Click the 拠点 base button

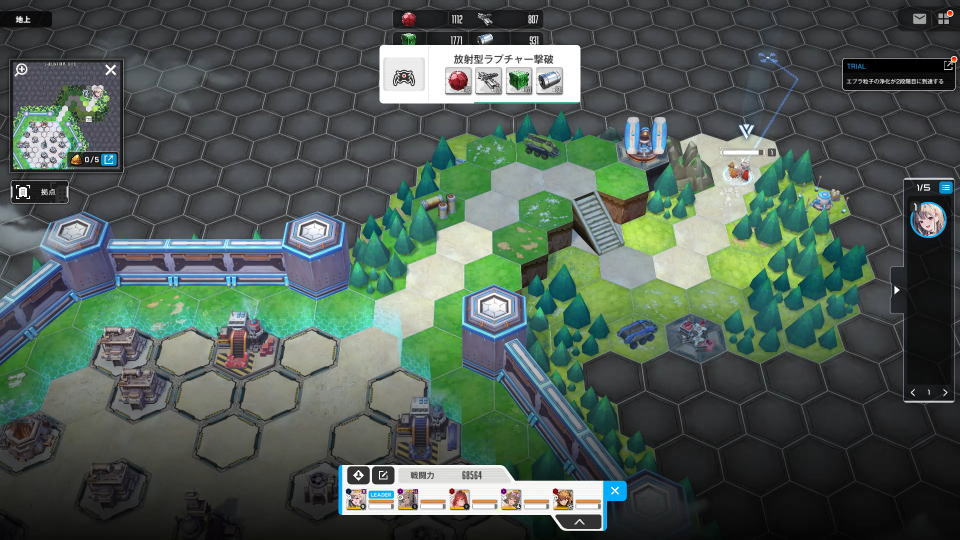tap(40, 191)
